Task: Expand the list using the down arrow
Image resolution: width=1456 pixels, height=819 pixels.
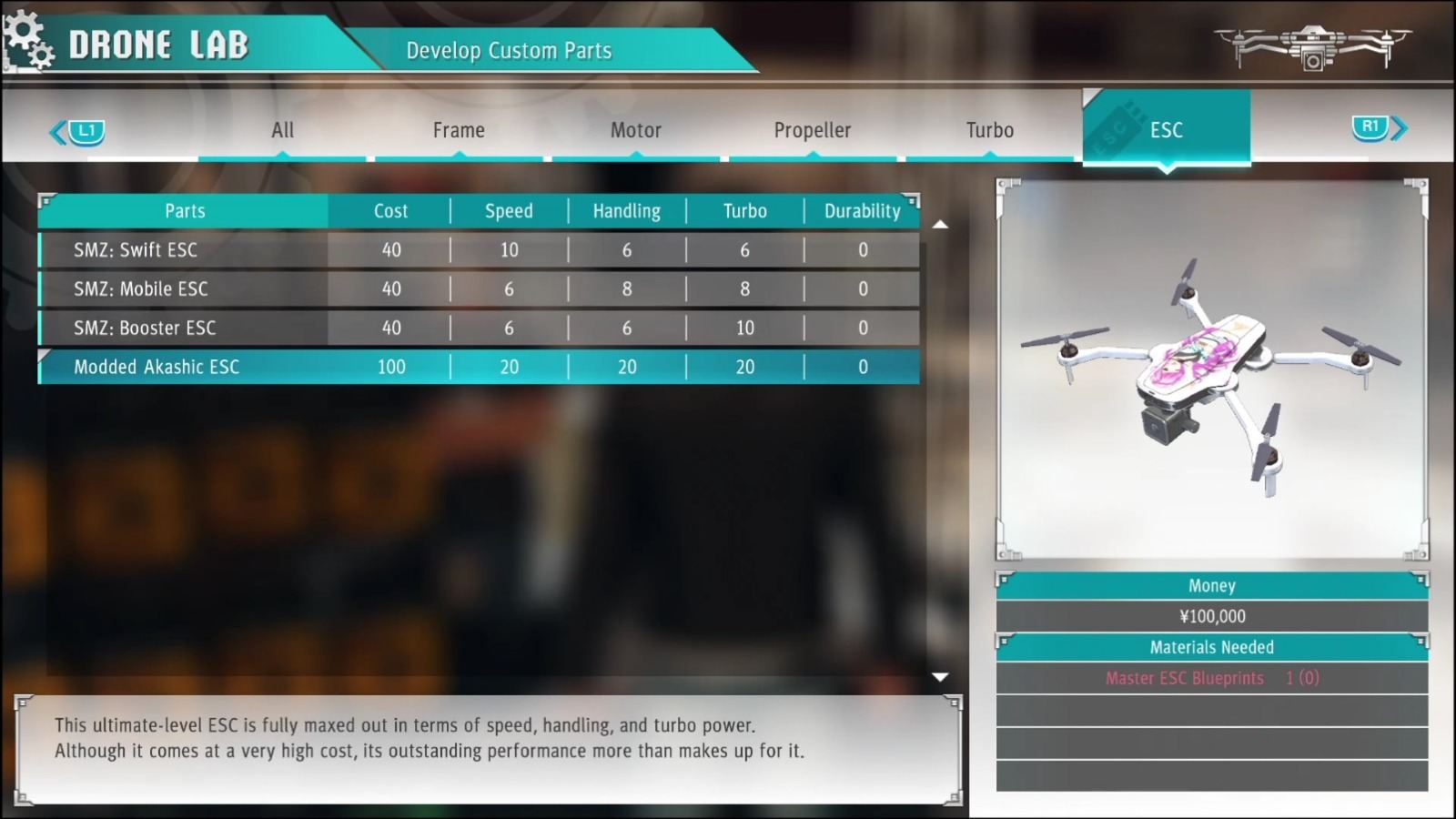Action: pyautogui.click(x=941, y=676)
